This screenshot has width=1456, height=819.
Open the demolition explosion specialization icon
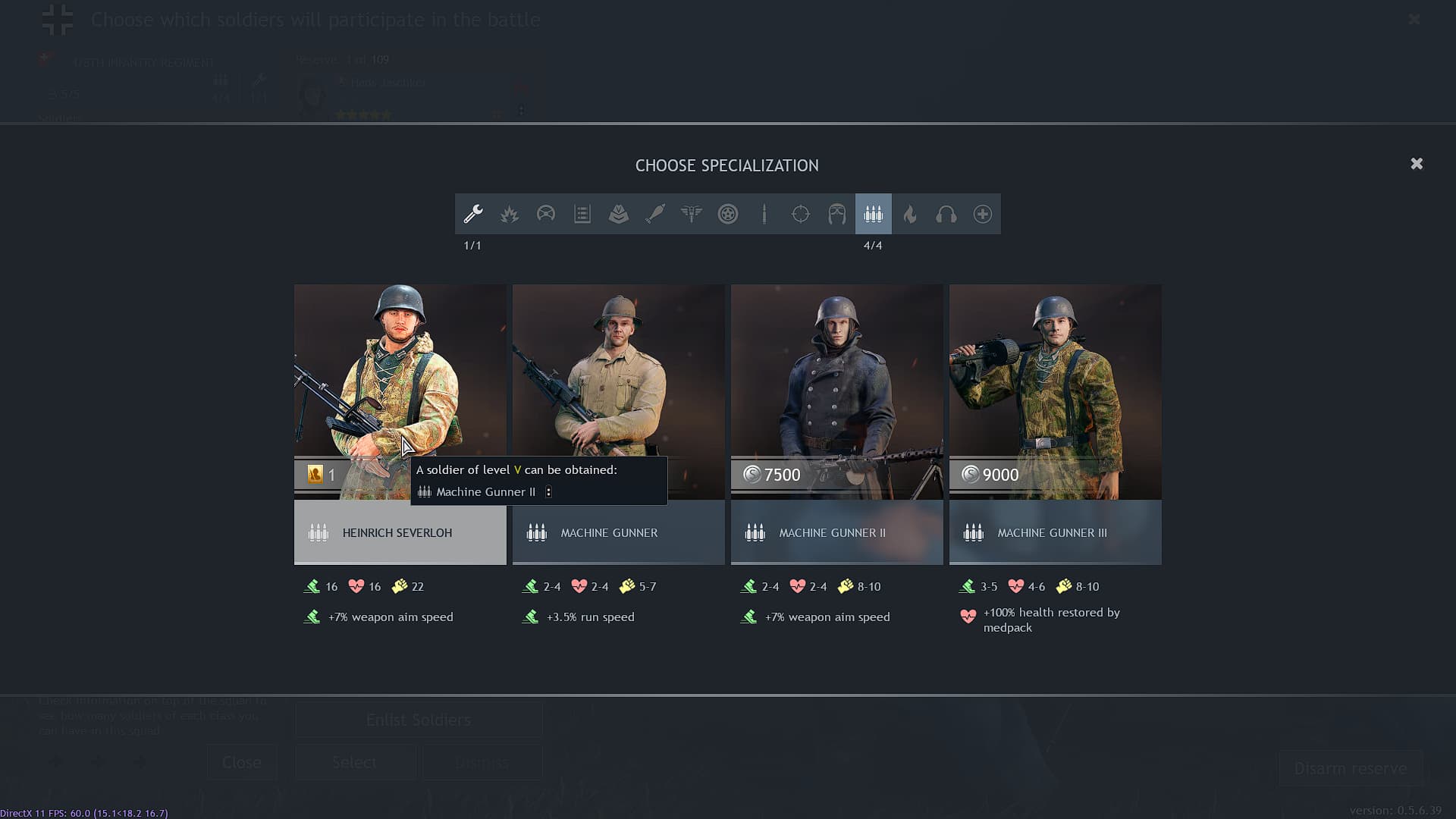[509, 214]
